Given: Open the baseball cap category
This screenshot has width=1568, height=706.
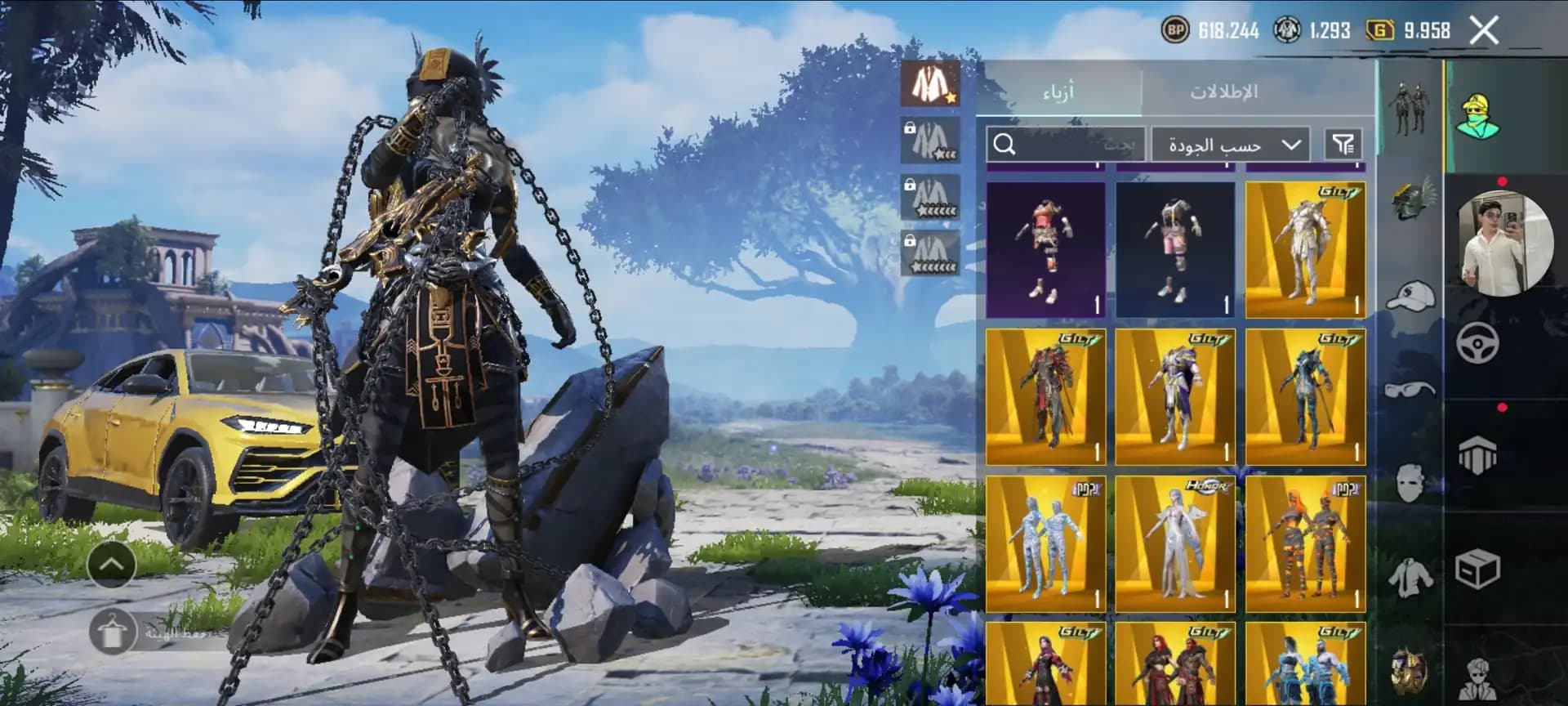Looking at the screenshot, I should pos(1410,296).
